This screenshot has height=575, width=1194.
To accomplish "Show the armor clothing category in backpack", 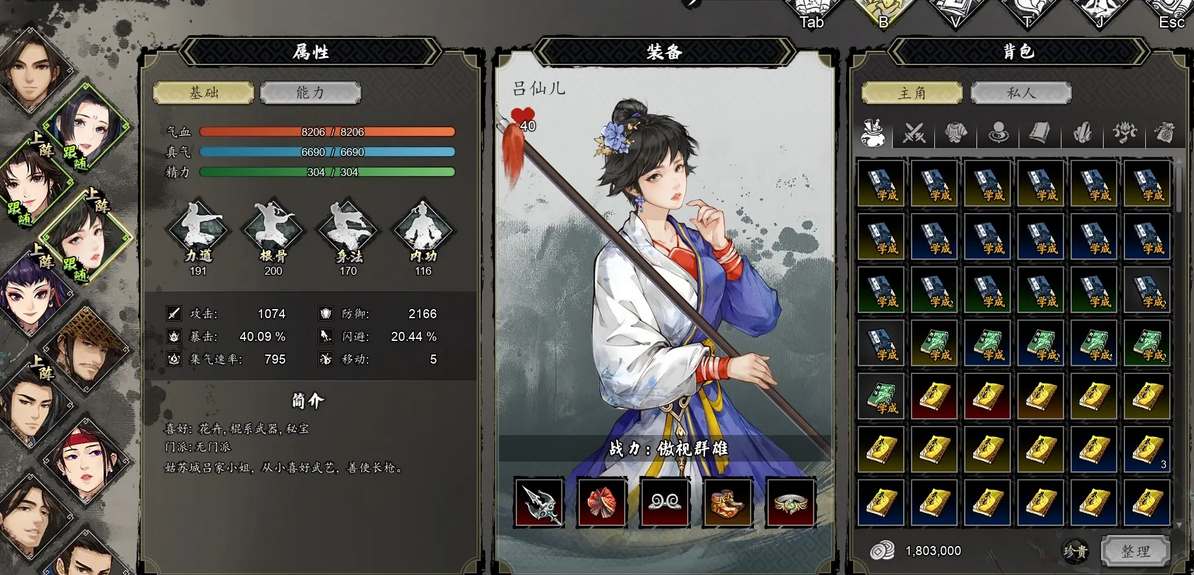I will coord(956,132).
